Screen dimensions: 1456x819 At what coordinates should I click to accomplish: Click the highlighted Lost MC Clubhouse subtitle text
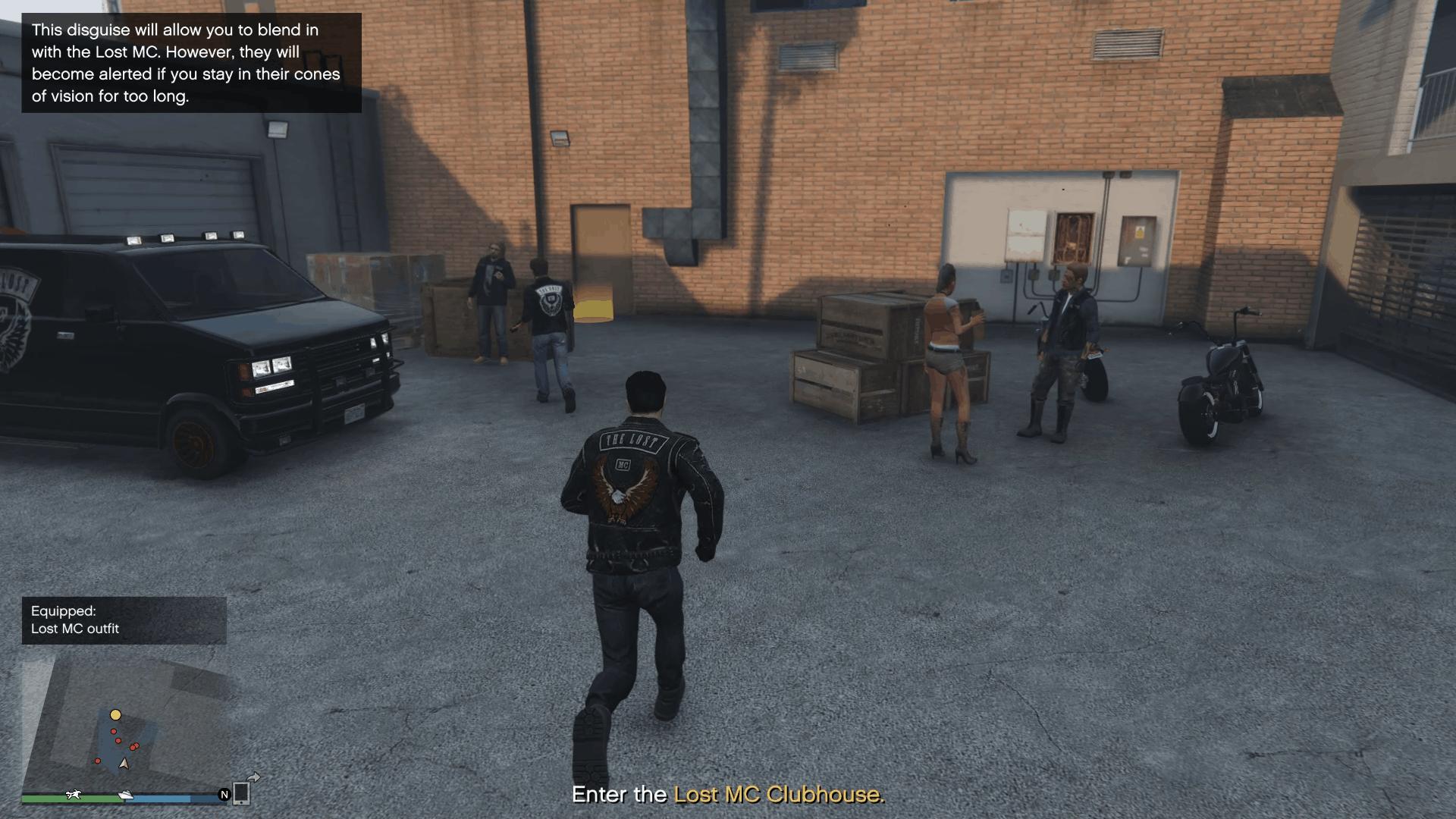click(x=778, y=795)
